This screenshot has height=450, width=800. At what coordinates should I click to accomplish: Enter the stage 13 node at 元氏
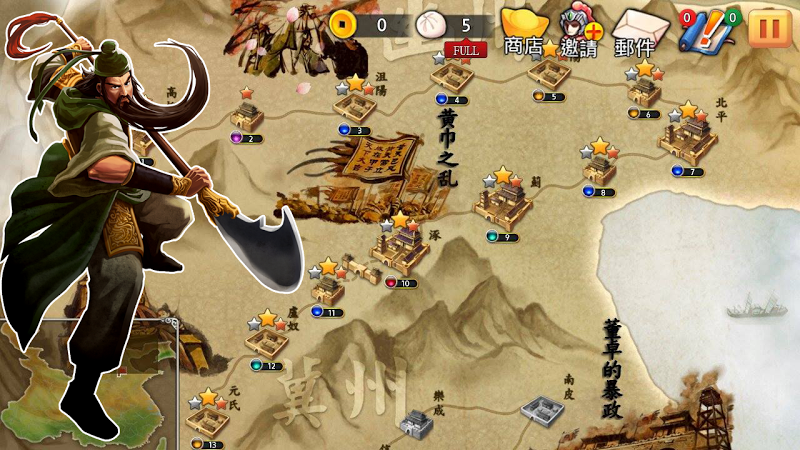click(x=207, y=419)
